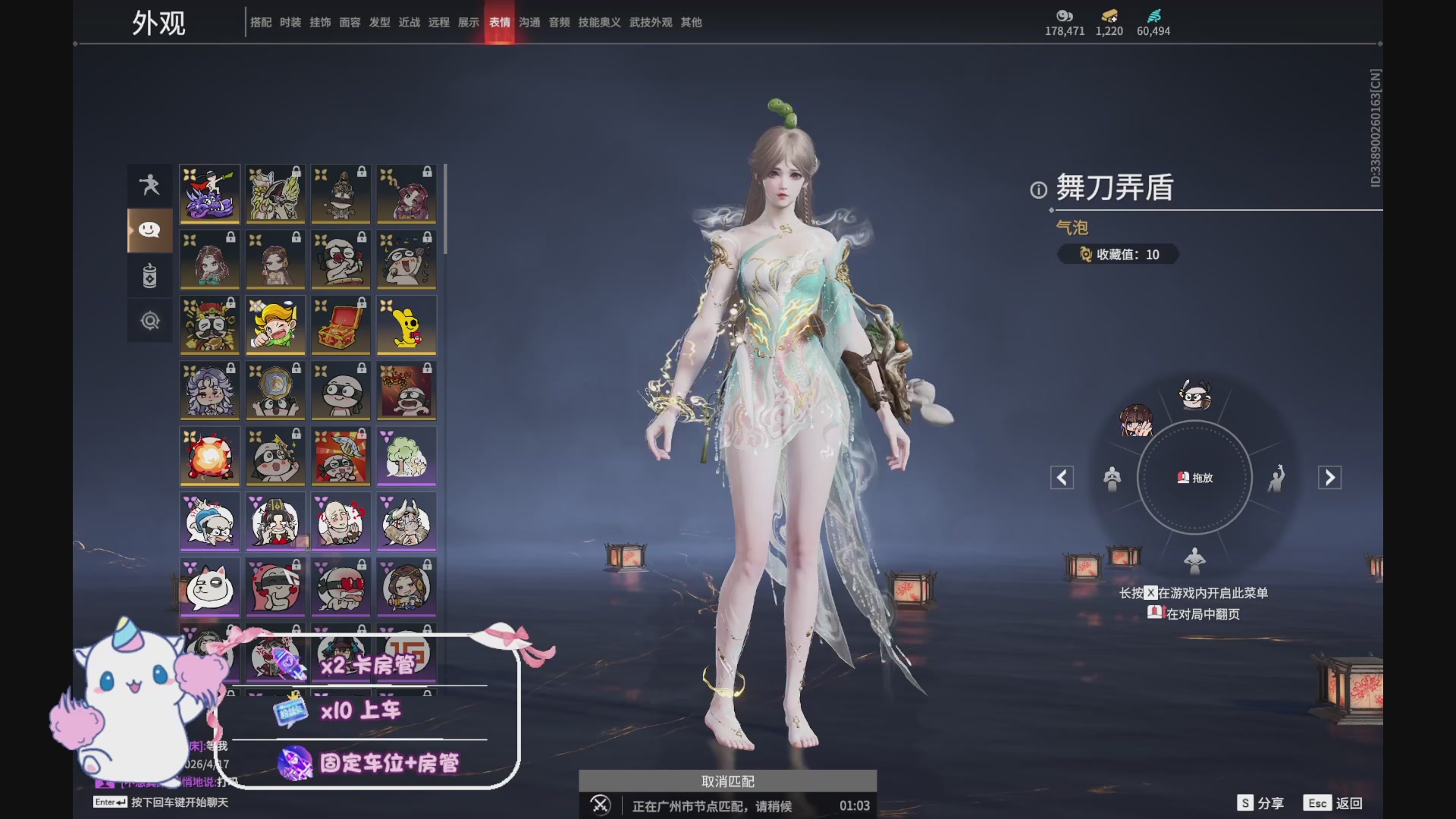Open the previous emote wheel page with left arrow
Image resolution: width=1456 pixels, height=819 pixels.
tap(1061, 478)
